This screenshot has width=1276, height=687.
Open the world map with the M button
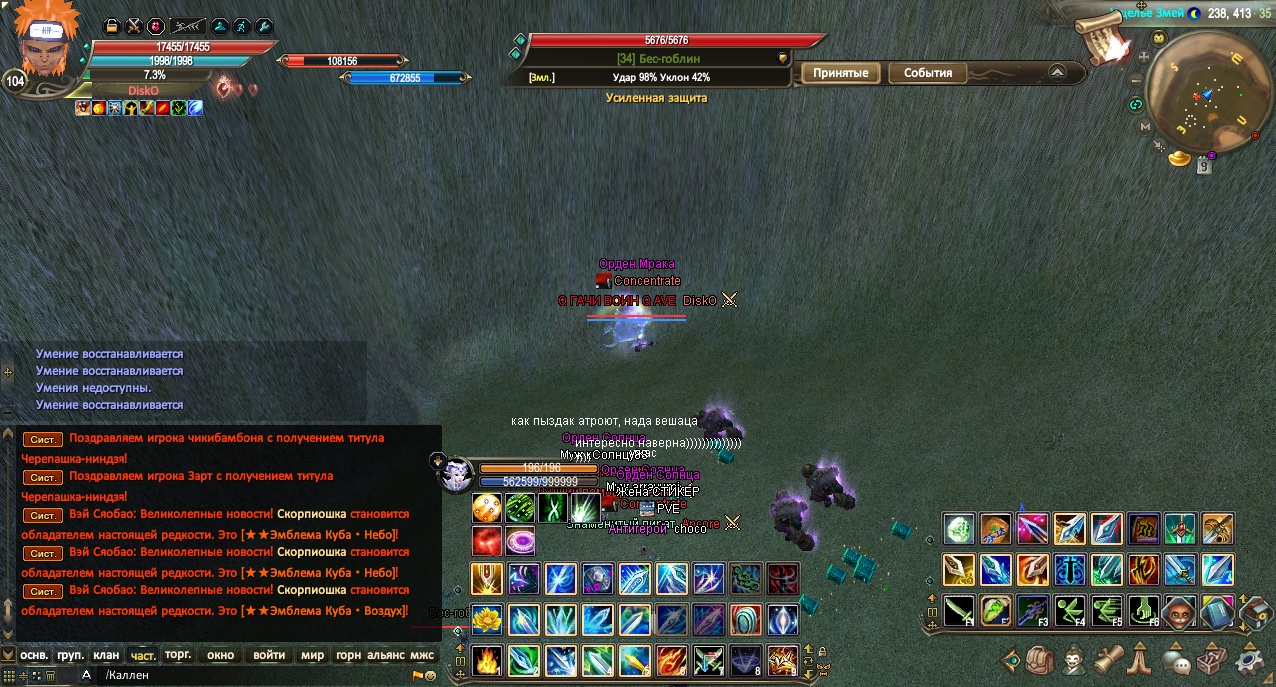1144,127
